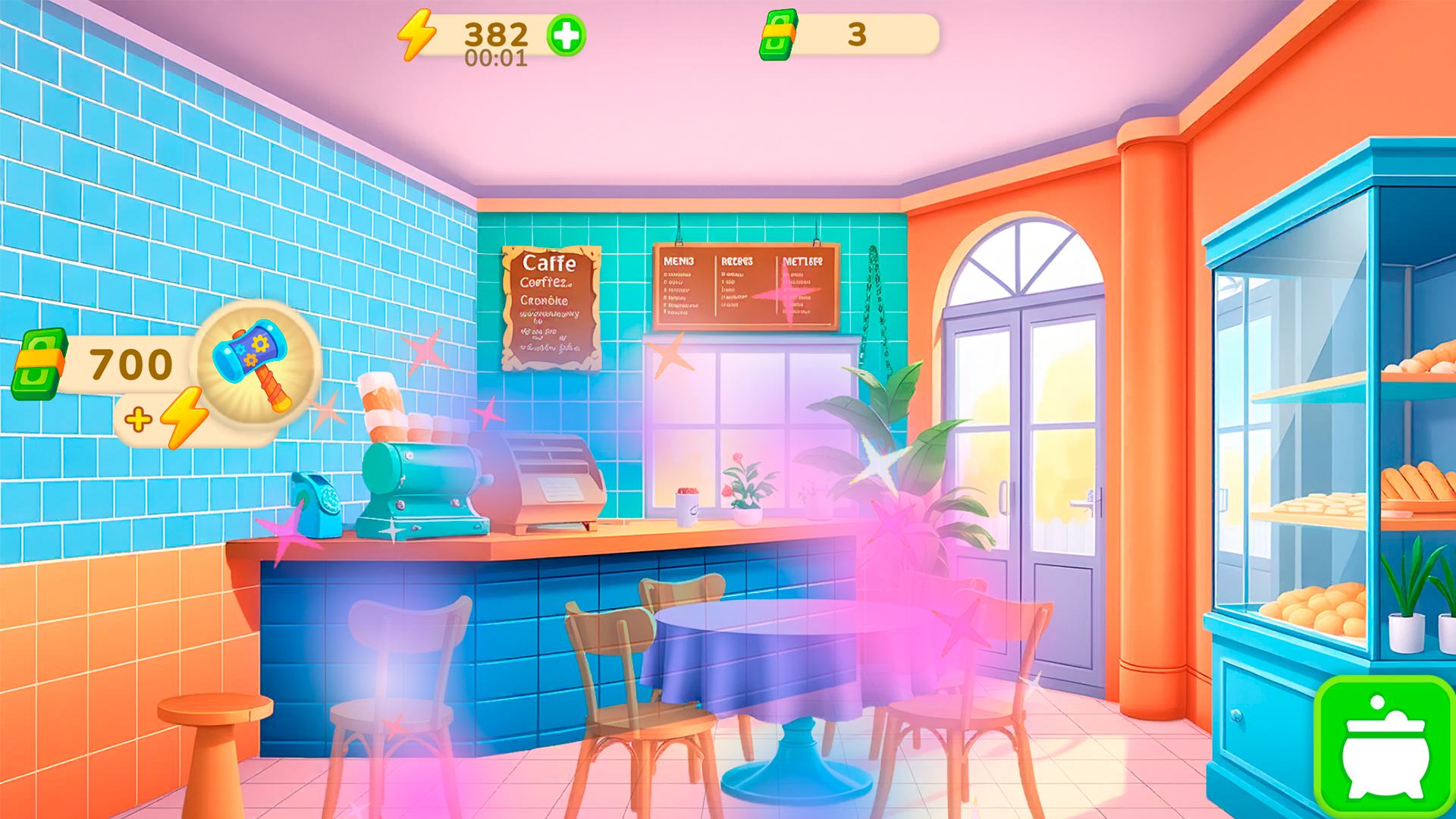
Task: Click the timer showing 00:01
Action: tap(497, 58)
